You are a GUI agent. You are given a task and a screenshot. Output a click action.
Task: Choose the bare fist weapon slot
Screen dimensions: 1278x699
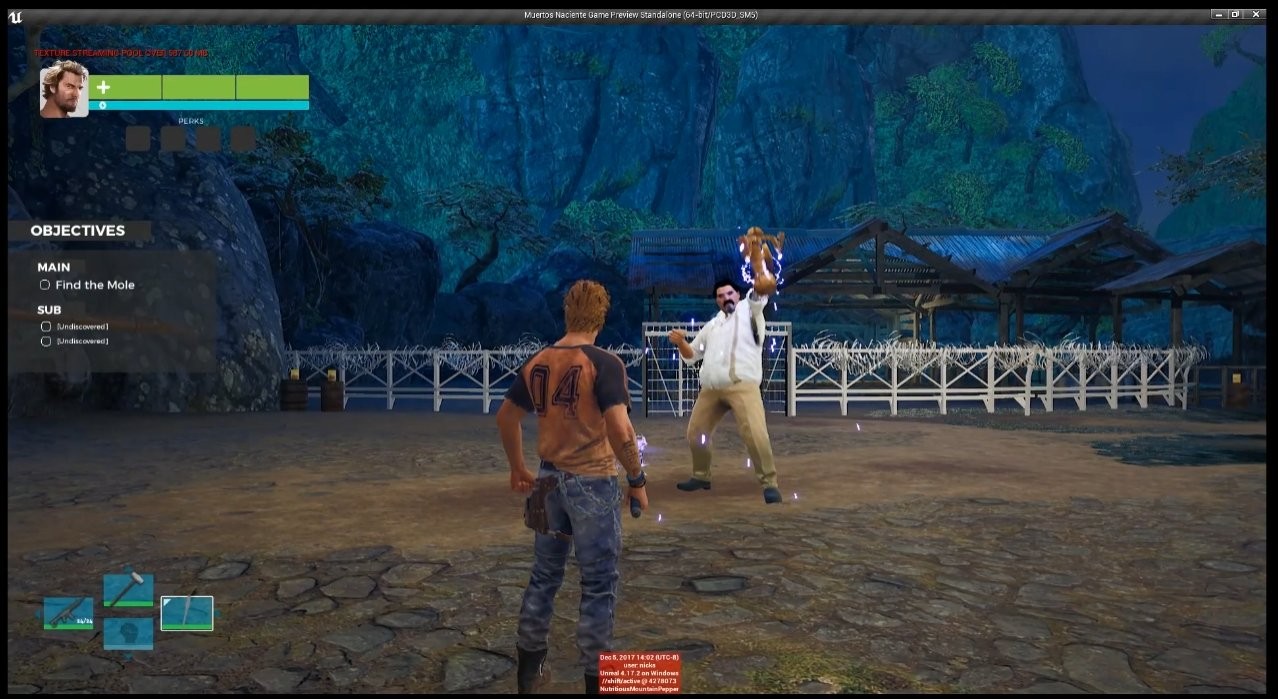coord(128,633)
